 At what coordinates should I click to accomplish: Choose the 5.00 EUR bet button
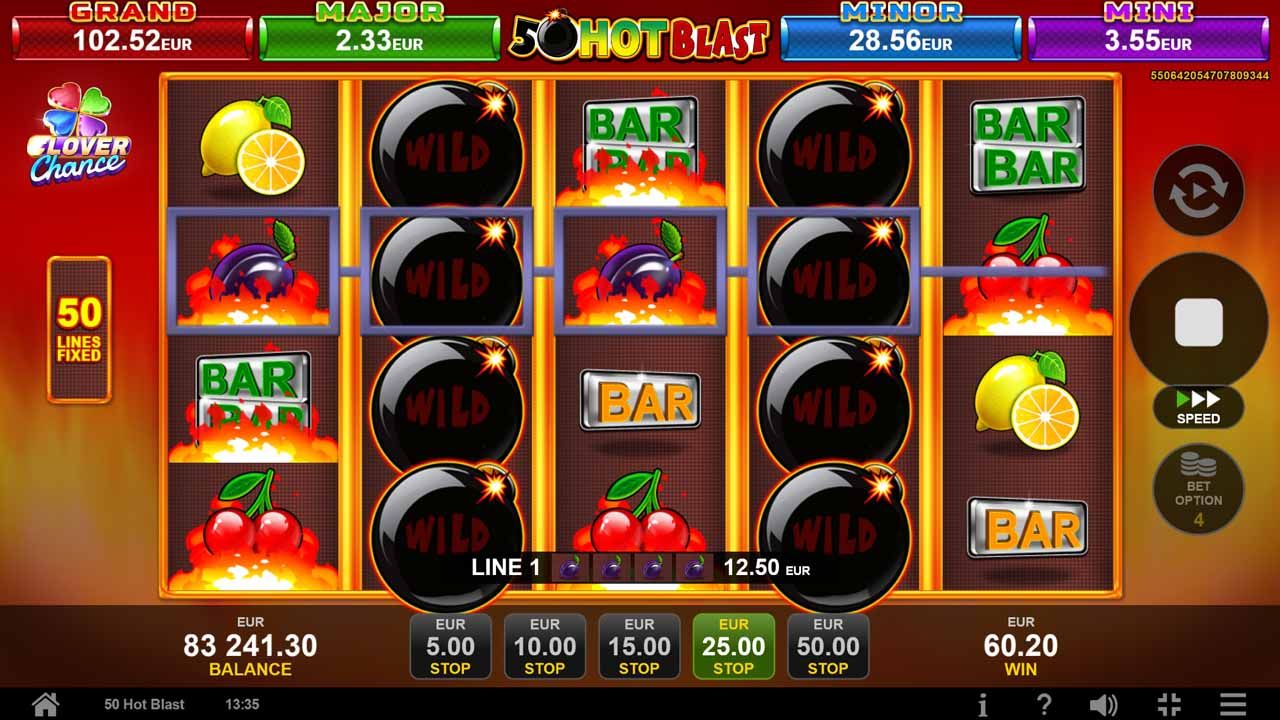tap(450, 647)
